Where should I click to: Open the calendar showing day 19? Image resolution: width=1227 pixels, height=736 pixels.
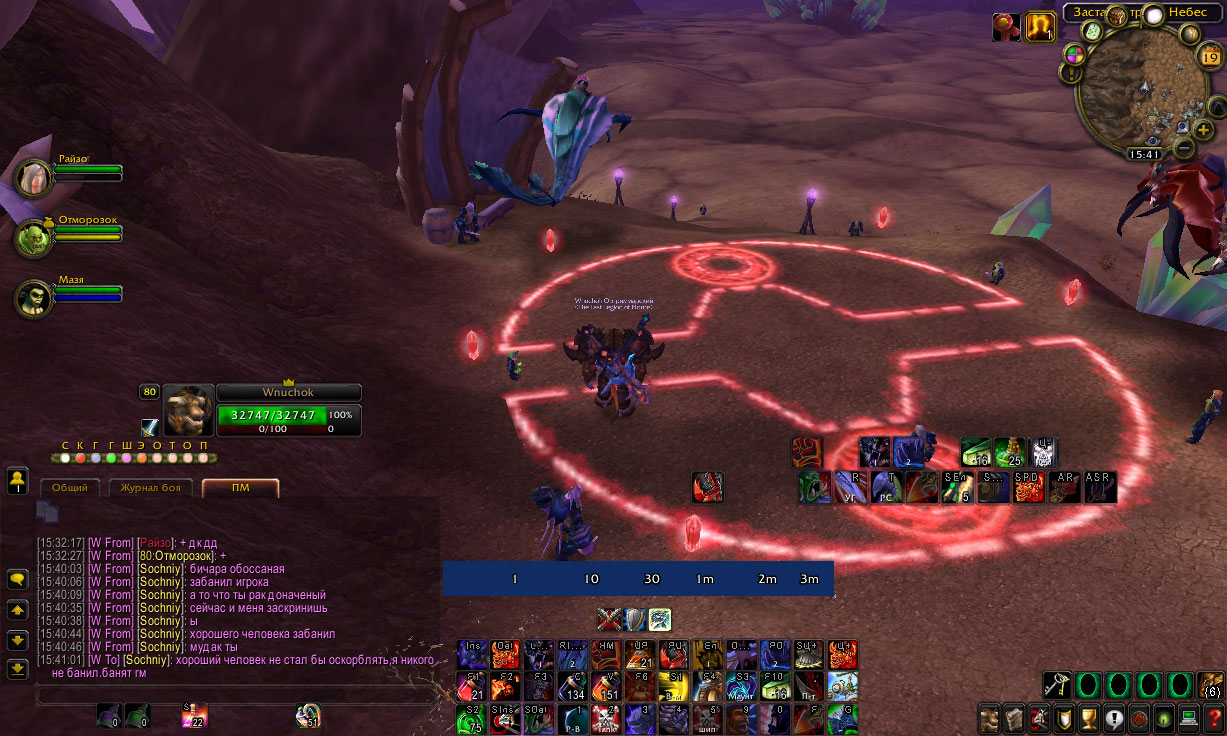click(1209, 58)
